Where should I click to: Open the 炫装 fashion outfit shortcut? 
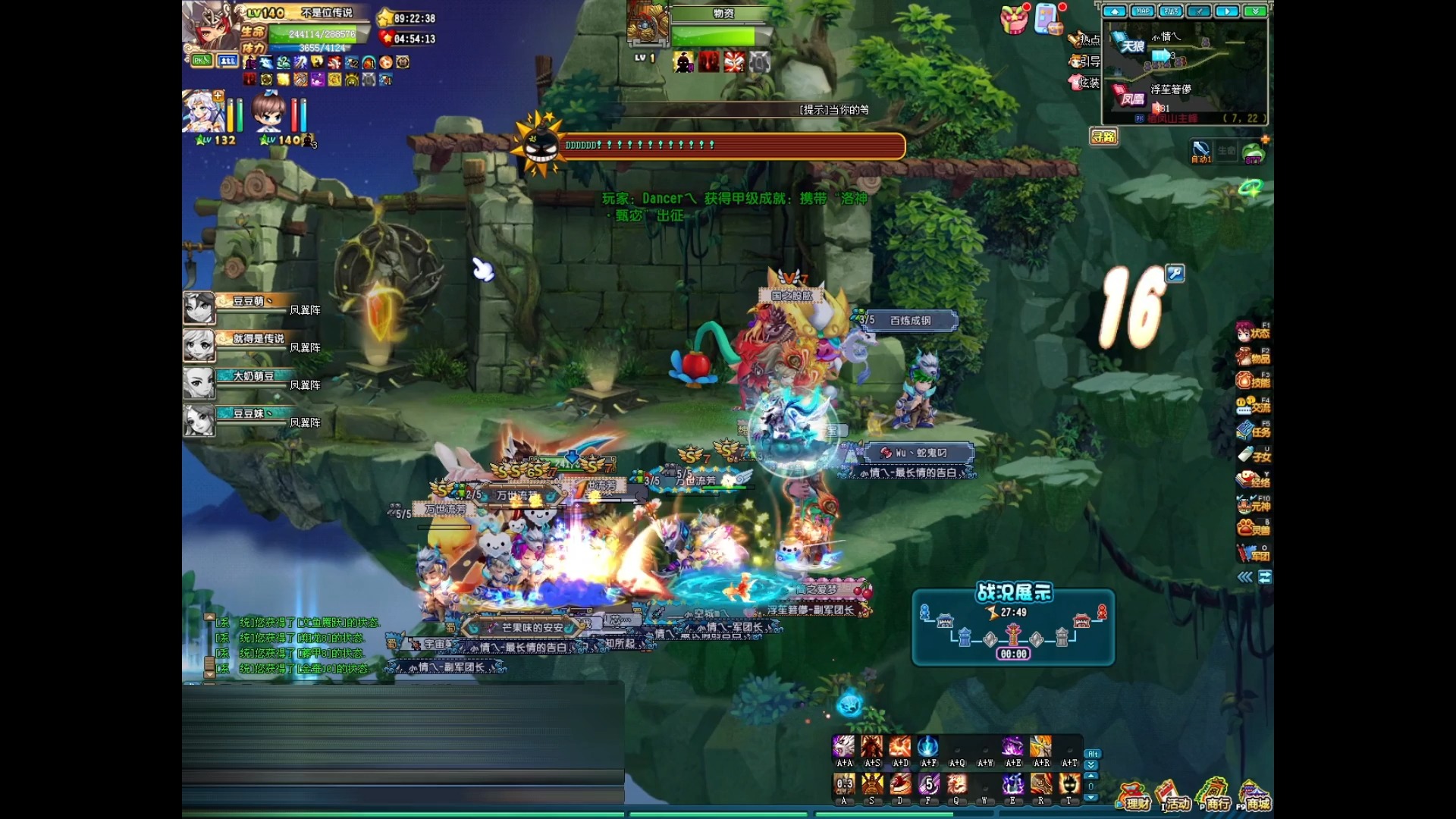point(1084,83)
